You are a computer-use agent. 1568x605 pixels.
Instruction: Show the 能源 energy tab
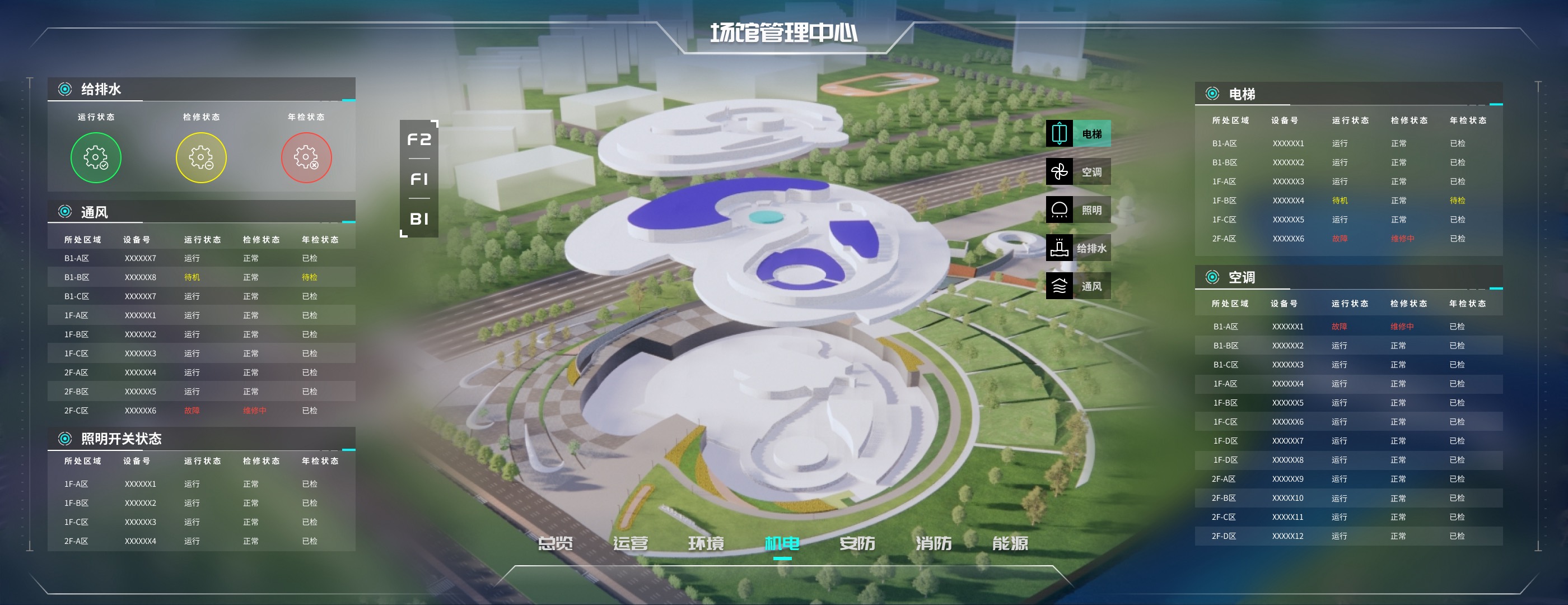(x=1010, y=542)
